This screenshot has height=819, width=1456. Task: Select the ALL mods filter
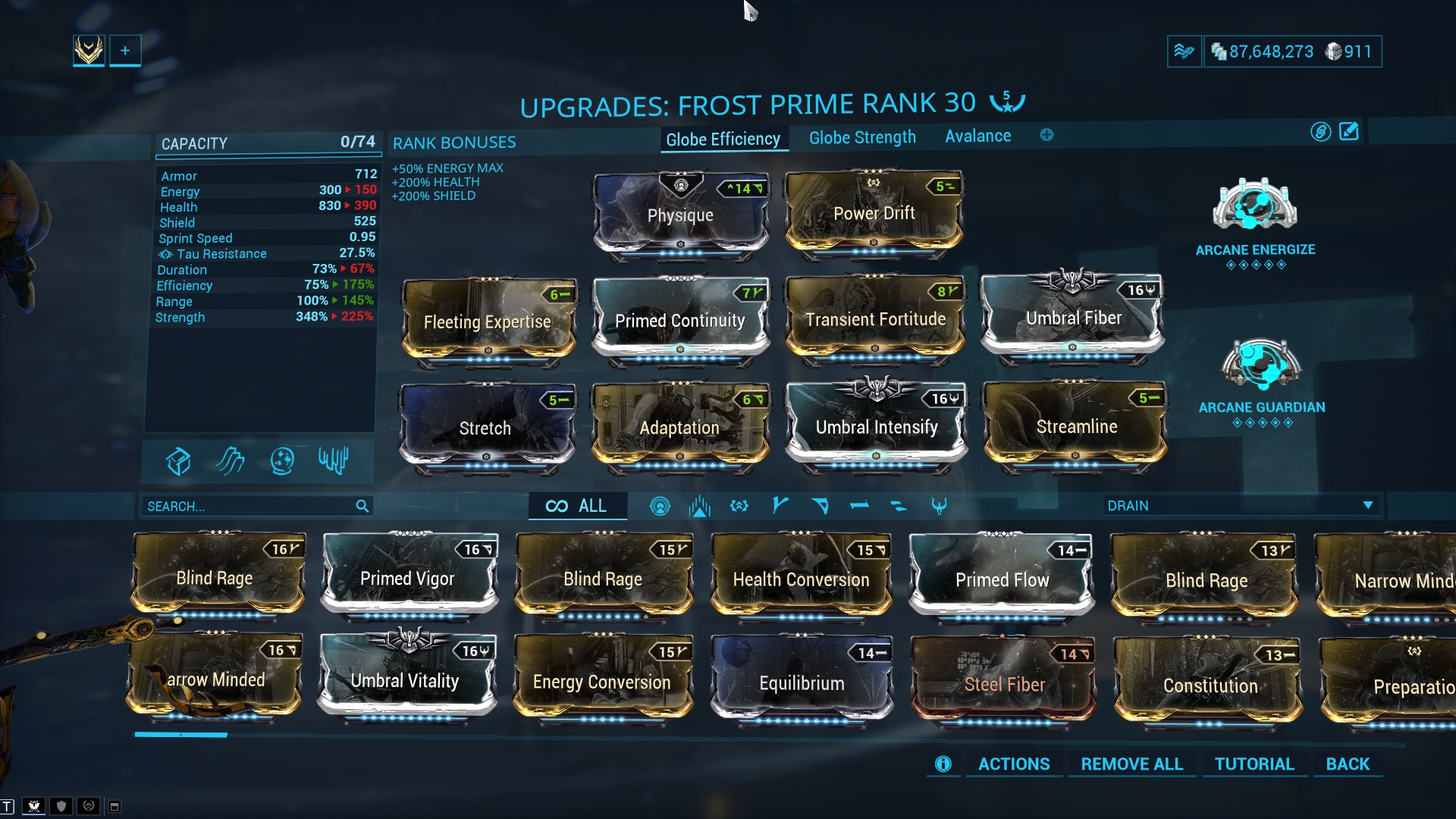pyautogui.click(x=577, y=506)
